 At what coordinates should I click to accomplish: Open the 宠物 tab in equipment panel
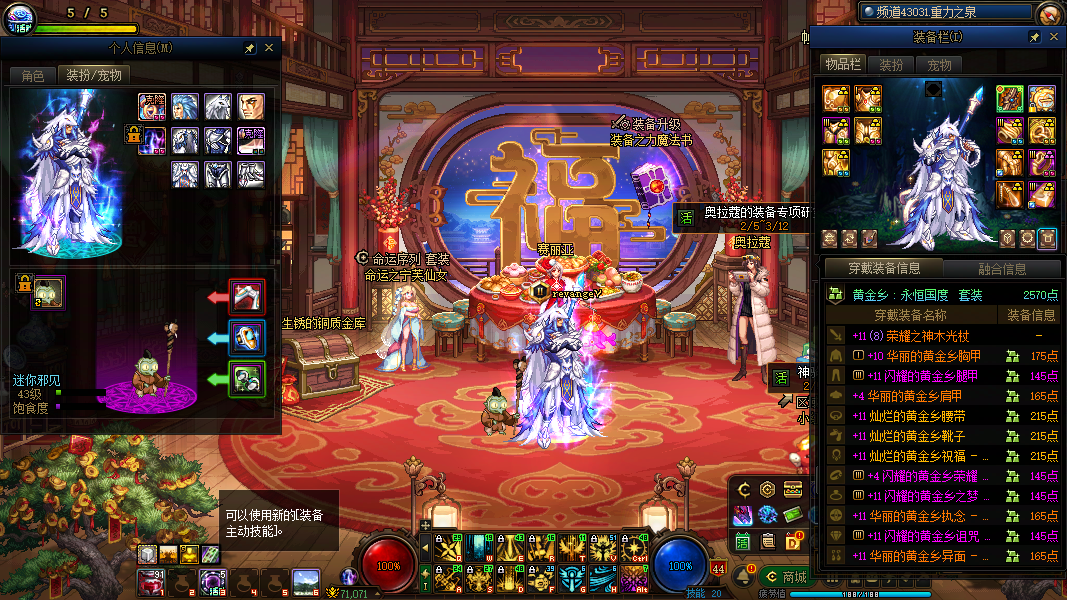tap(939, 64)
